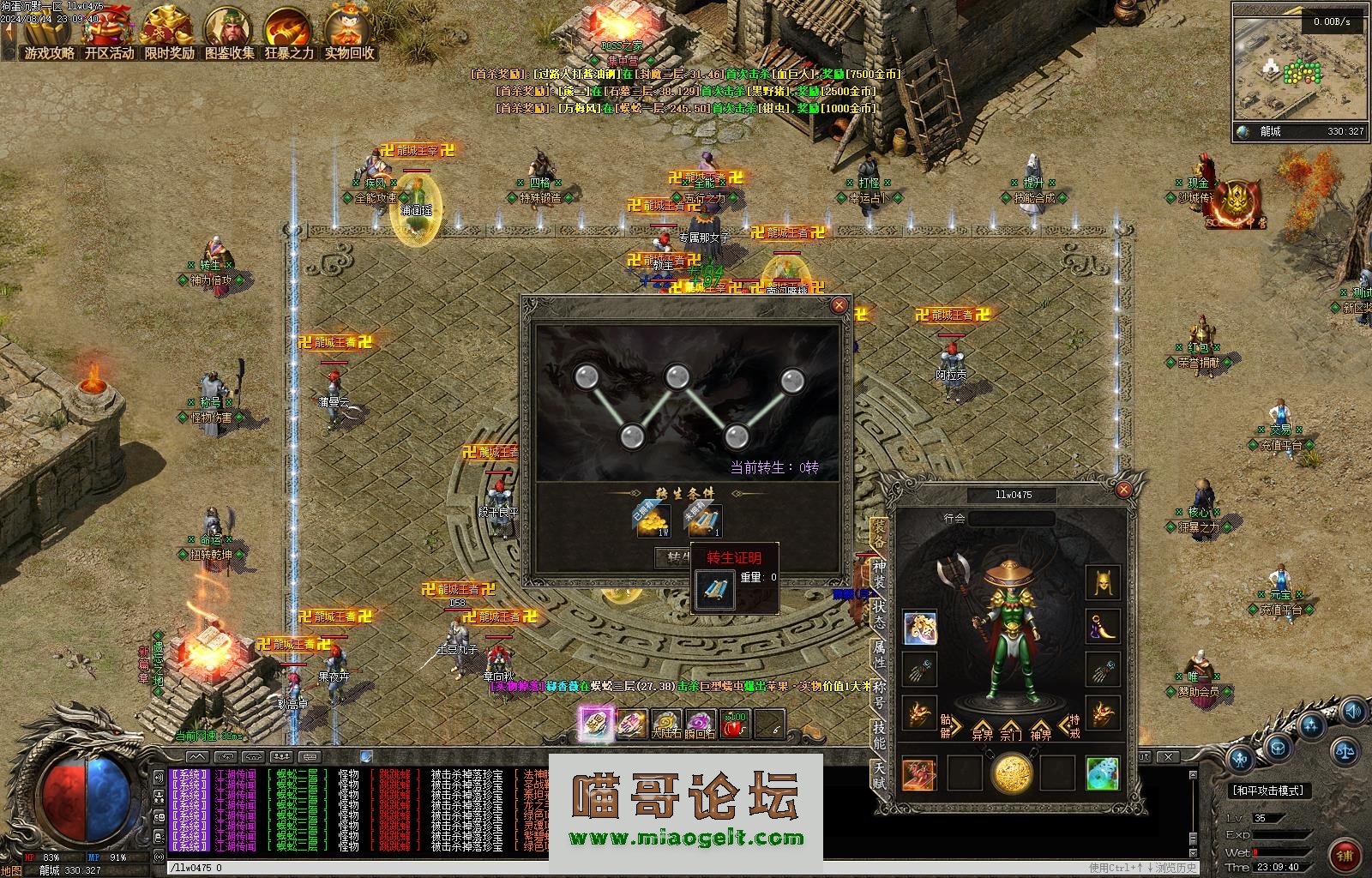The height and width of the screenshot is (878, 1372).
Task: Open the 天赋 talents tab
Action: [879, 774]
